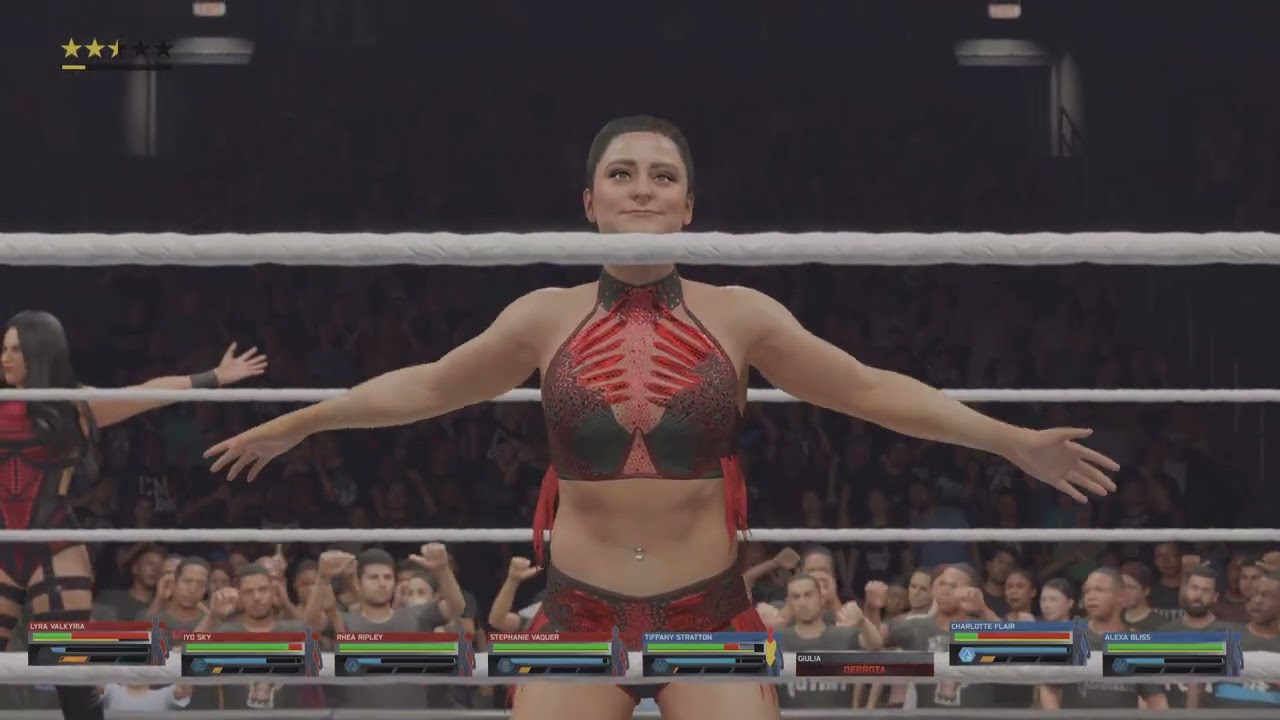This screenshot has width=1280, height=720.
Task: Click the LYRA VALKYRIA nameplate
Action: (x=58, y=626)
